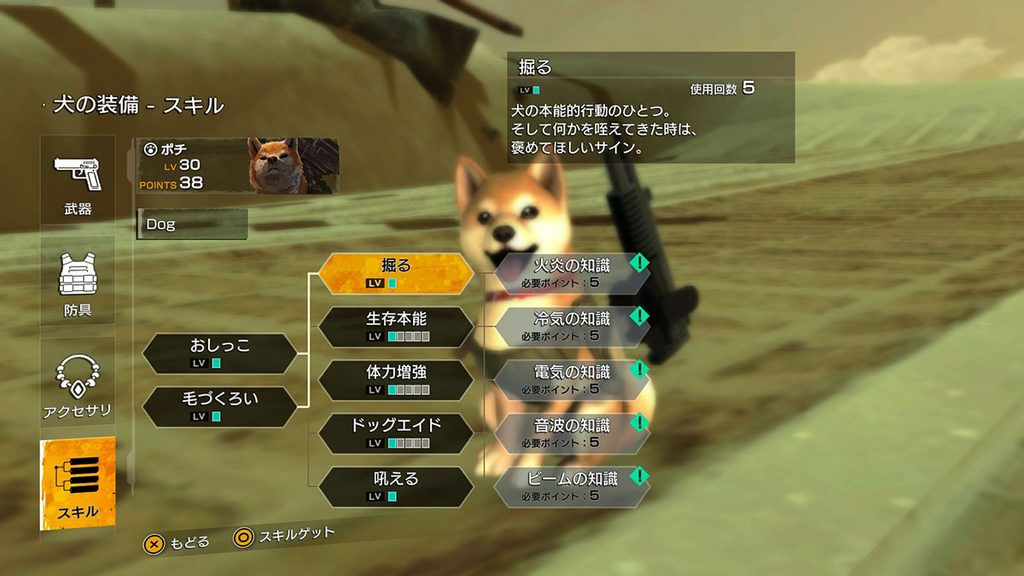Open the 防具 armor tab

point(78,283)
